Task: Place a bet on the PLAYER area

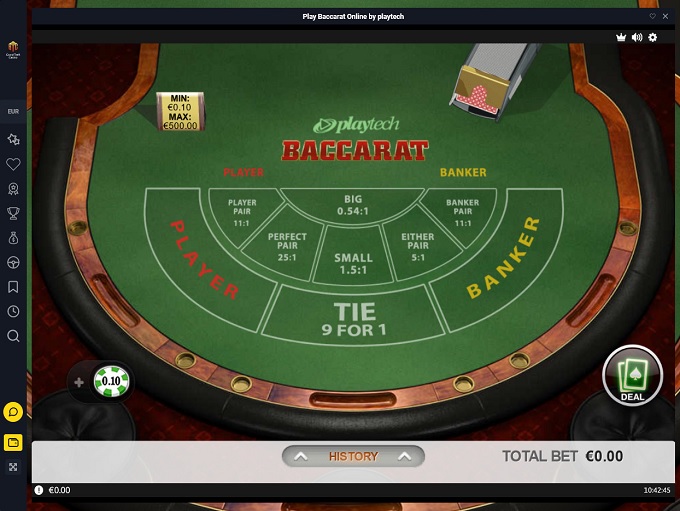Action: coord(205,260)
